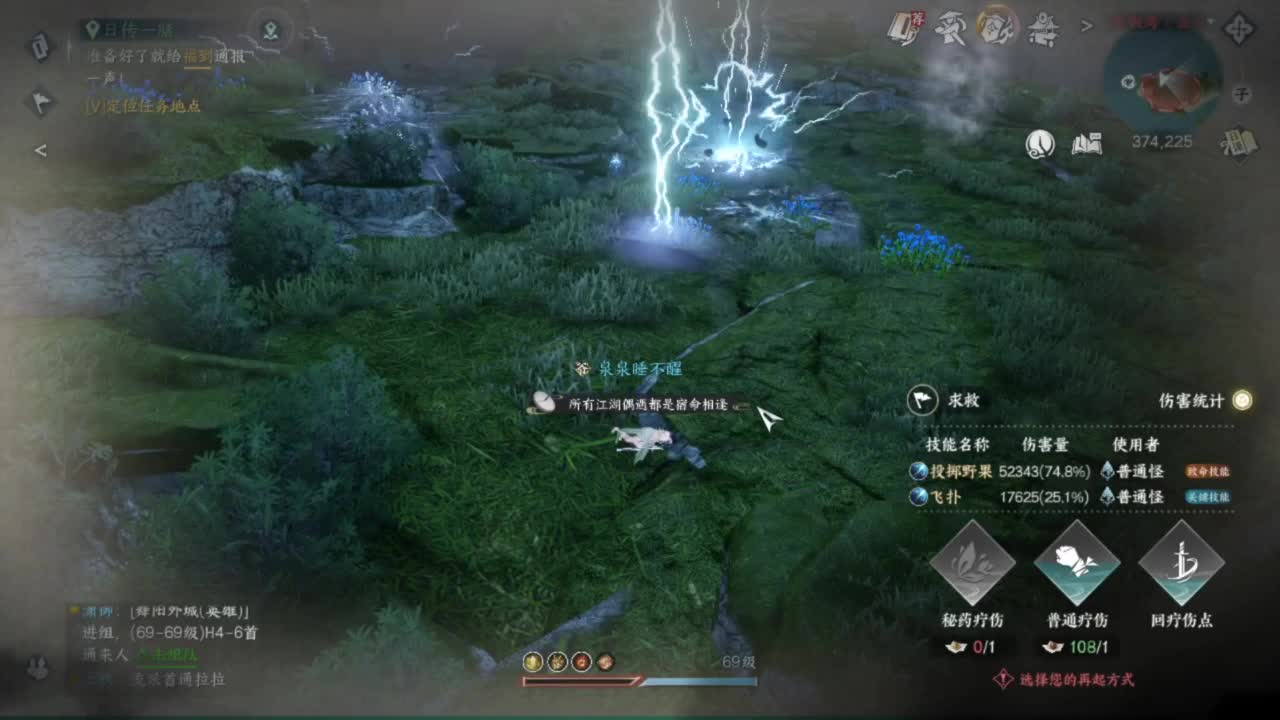1280x720 pixels.
Task: Select the 回疗伤点 revival option icon
Action: 1182,565
